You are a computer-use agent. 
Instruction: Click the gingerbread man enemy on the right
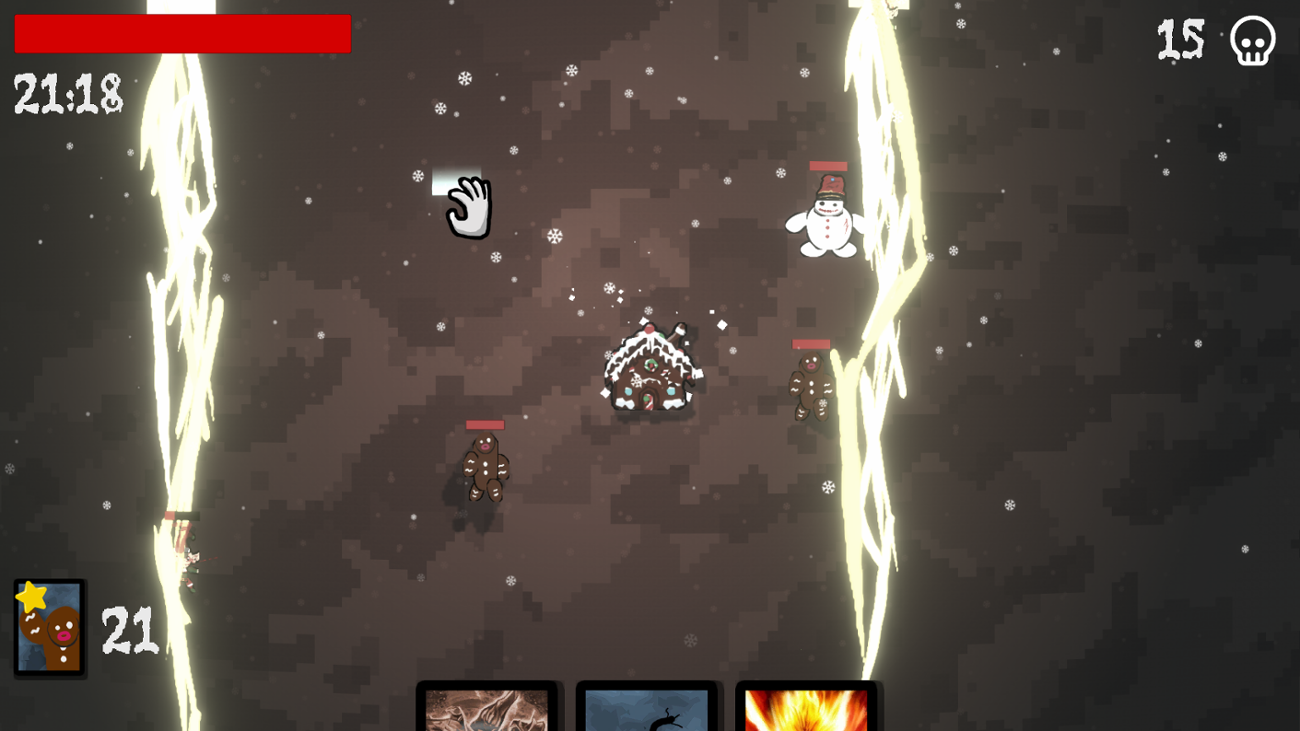(x=810, y=390)
